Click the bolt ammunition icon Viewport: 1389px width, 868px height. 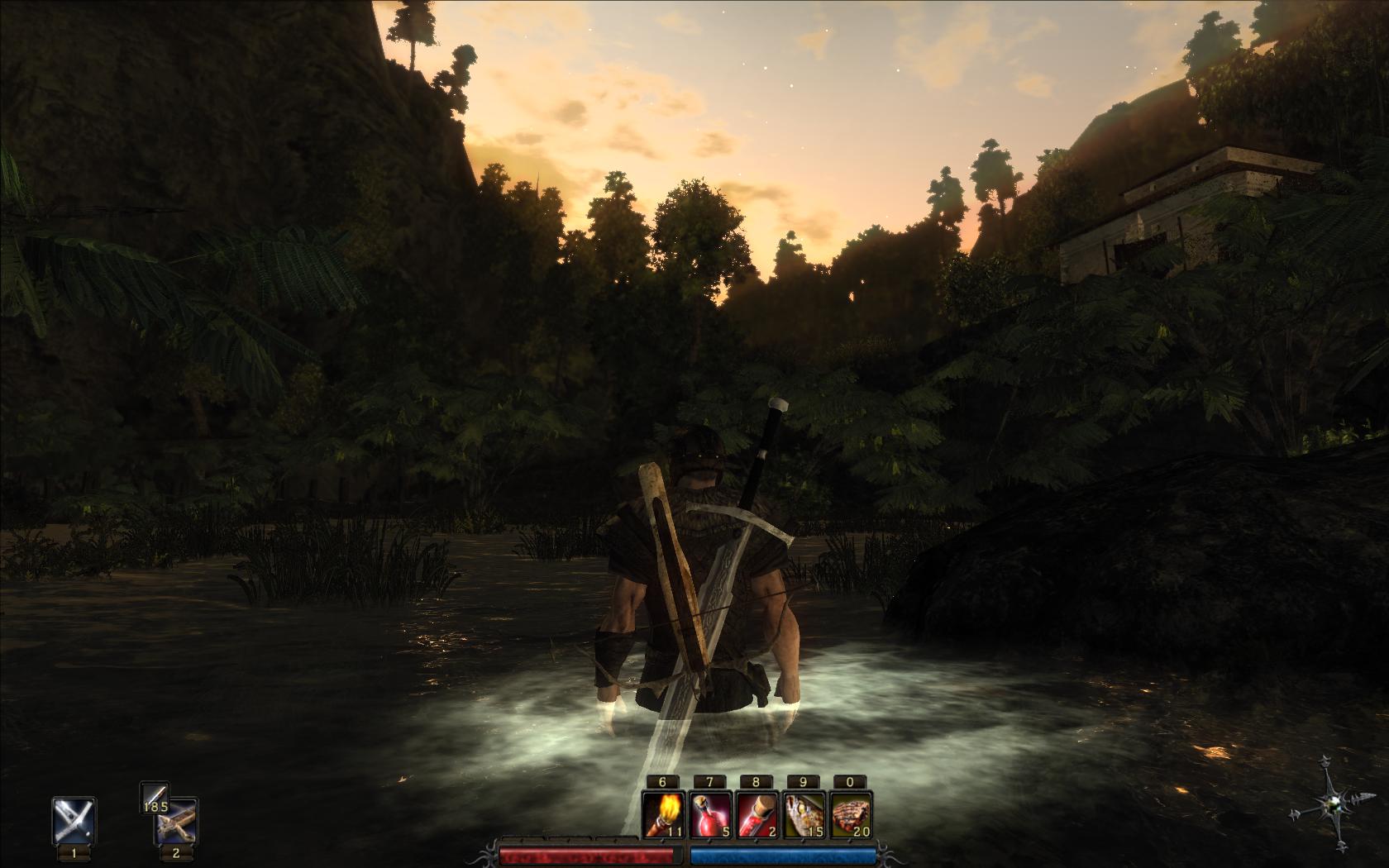point(154,795)
